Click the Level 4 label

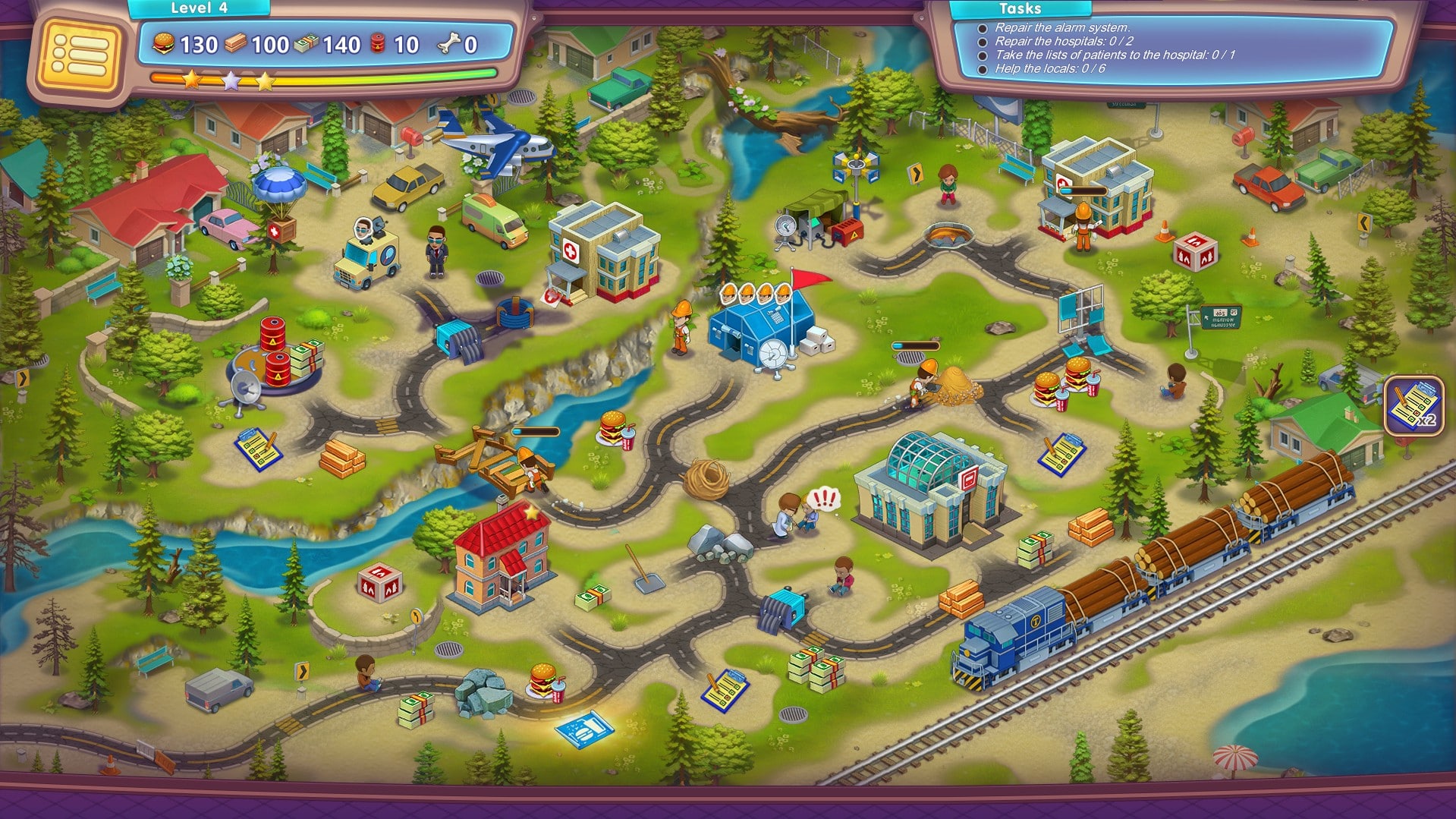(x=200, y=8)
